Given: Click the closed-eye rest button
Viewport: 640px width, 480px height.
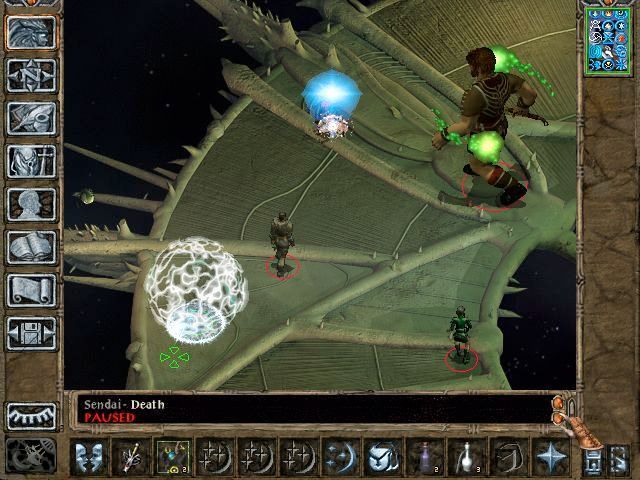Looking at the screenshot, I should pyautogui.click(x=31, y=415).
